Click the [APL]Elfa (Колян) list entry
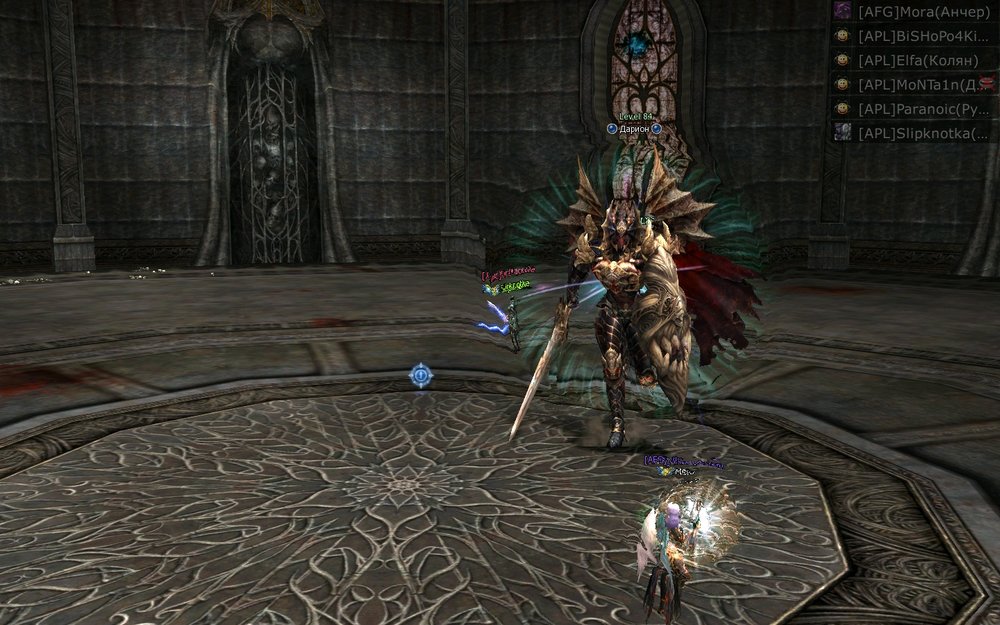 915,60
